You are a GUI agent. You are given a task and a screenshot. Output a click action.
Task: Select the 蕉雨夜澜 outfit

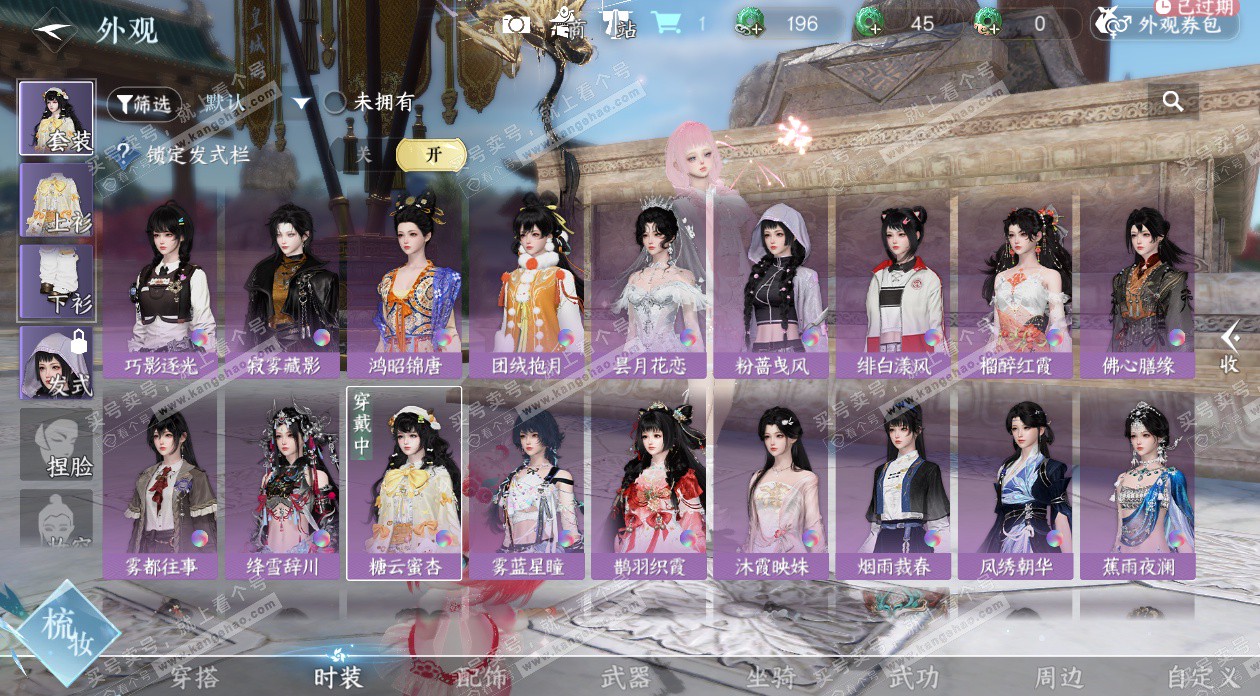point(1137,485)
